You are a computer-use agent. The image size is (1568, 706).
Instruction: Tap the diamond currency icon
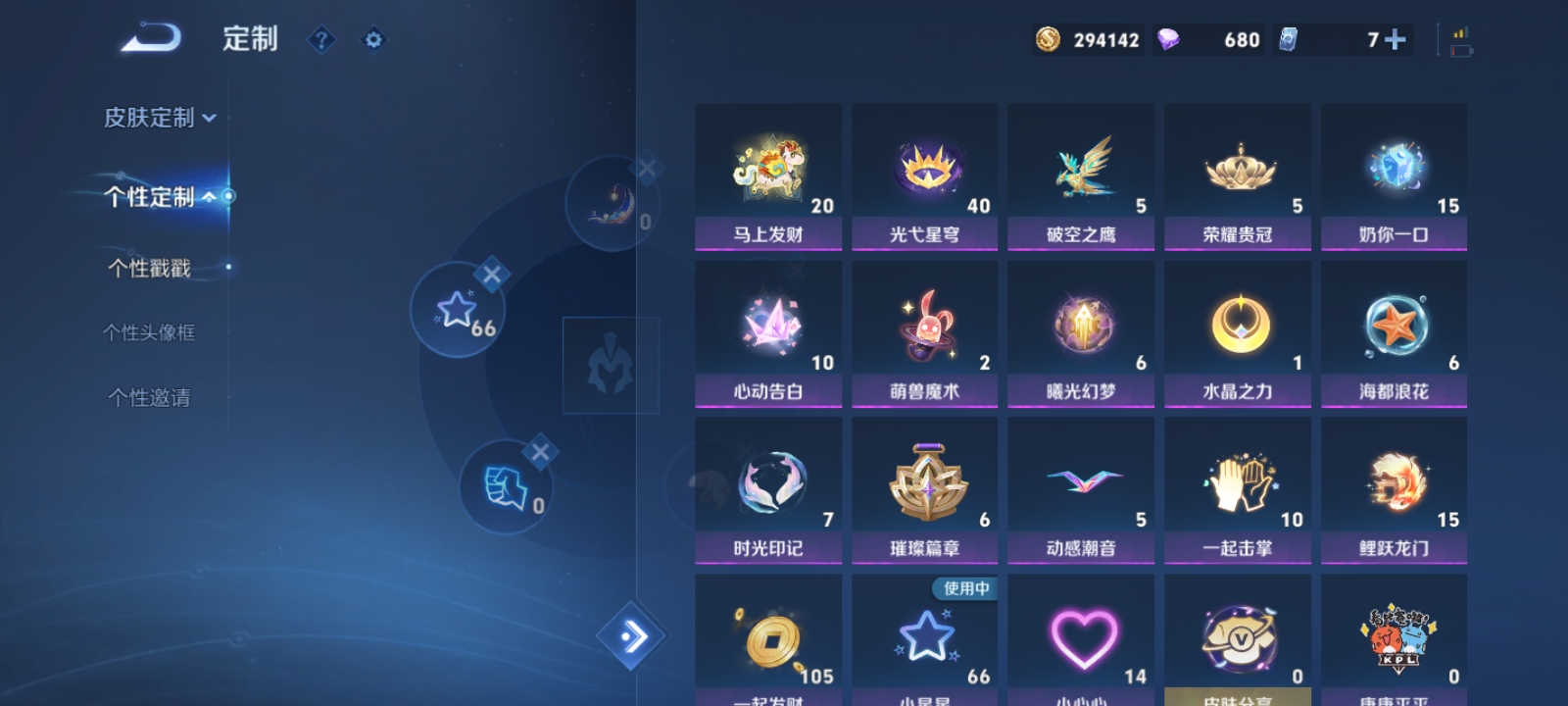[1169, 40]
